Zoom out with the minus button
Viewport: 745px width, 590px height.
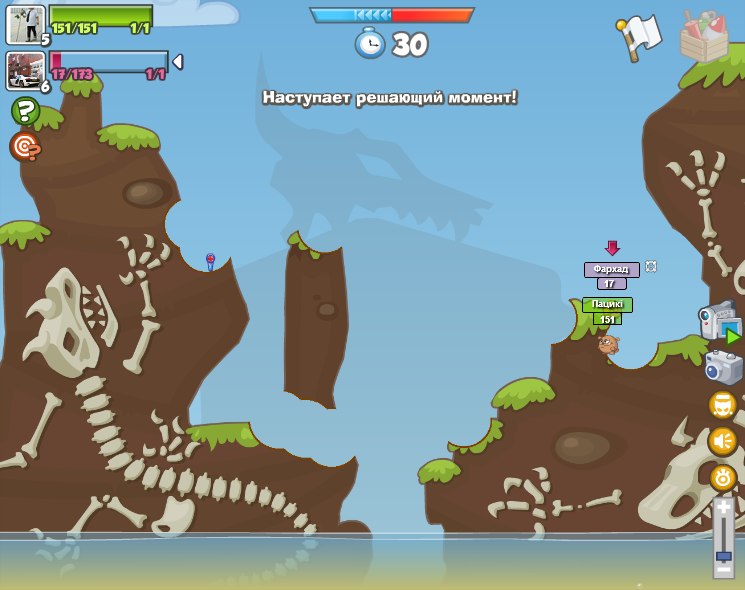723,570
